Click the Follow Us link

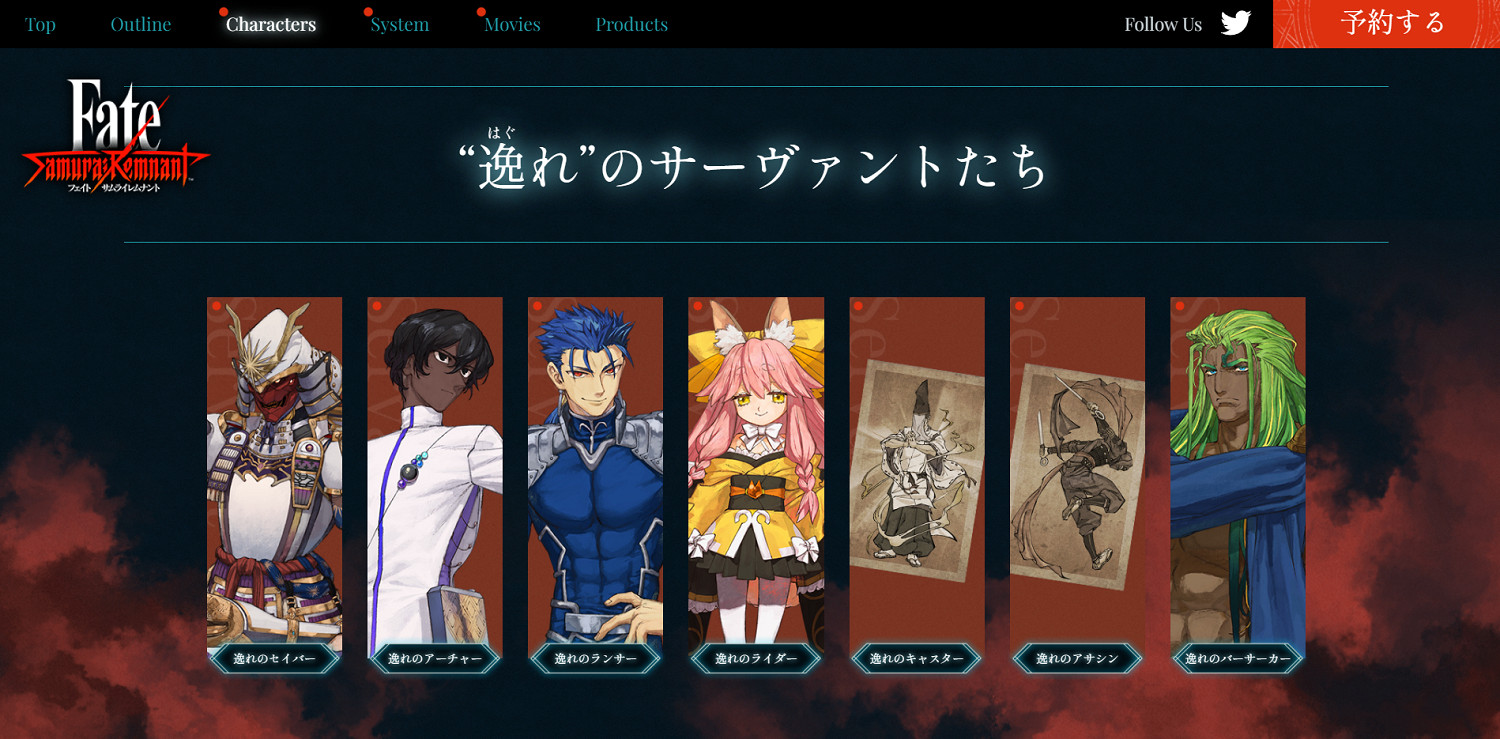(1162, 23)
